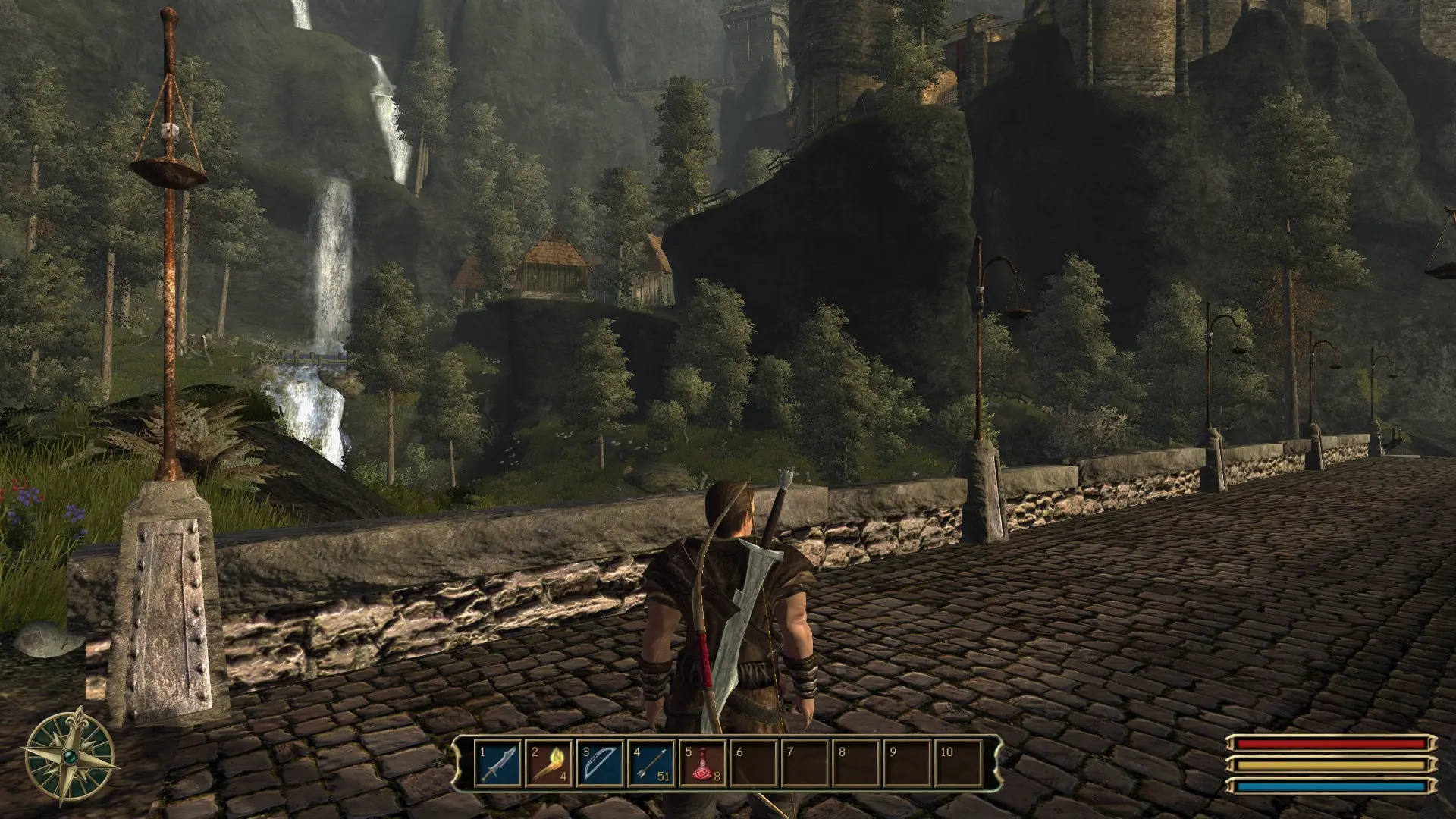Choose the bow in hotbar slot 3

coord(601,764)
